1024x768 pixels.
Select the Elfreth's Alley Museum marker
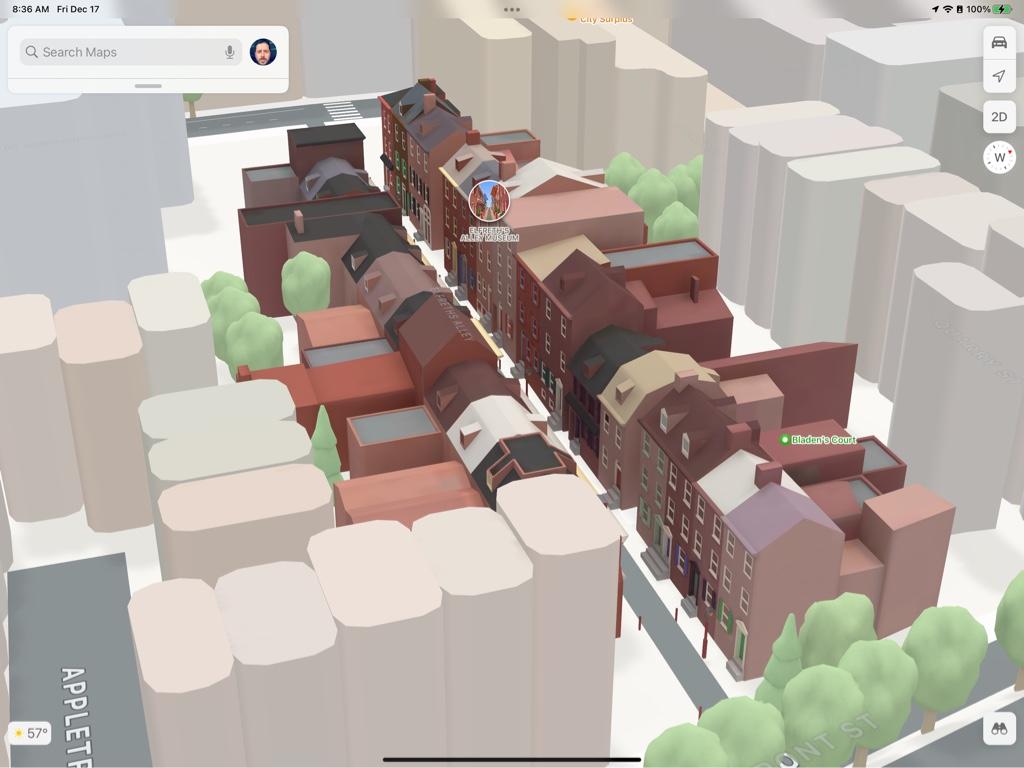click(x=489, y=201)
